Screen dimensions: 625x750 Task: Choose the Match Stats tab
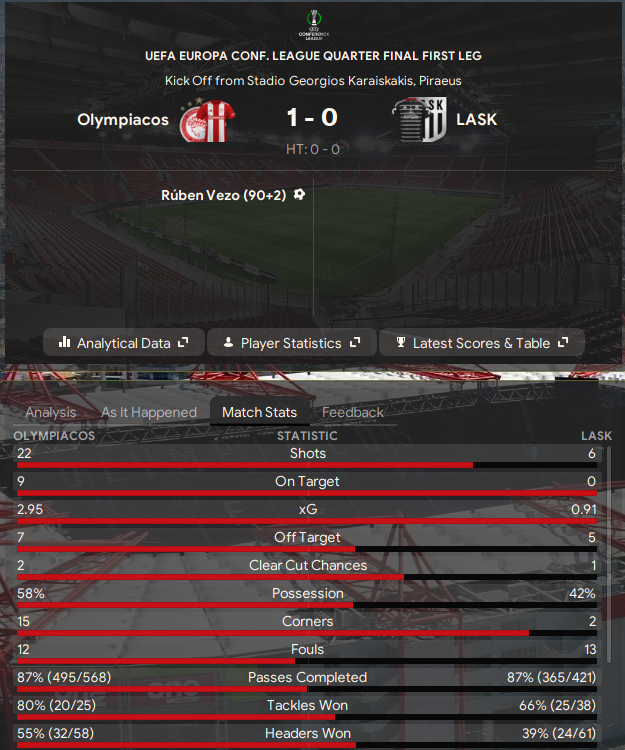pyautogui.click(x=259, y=412)
